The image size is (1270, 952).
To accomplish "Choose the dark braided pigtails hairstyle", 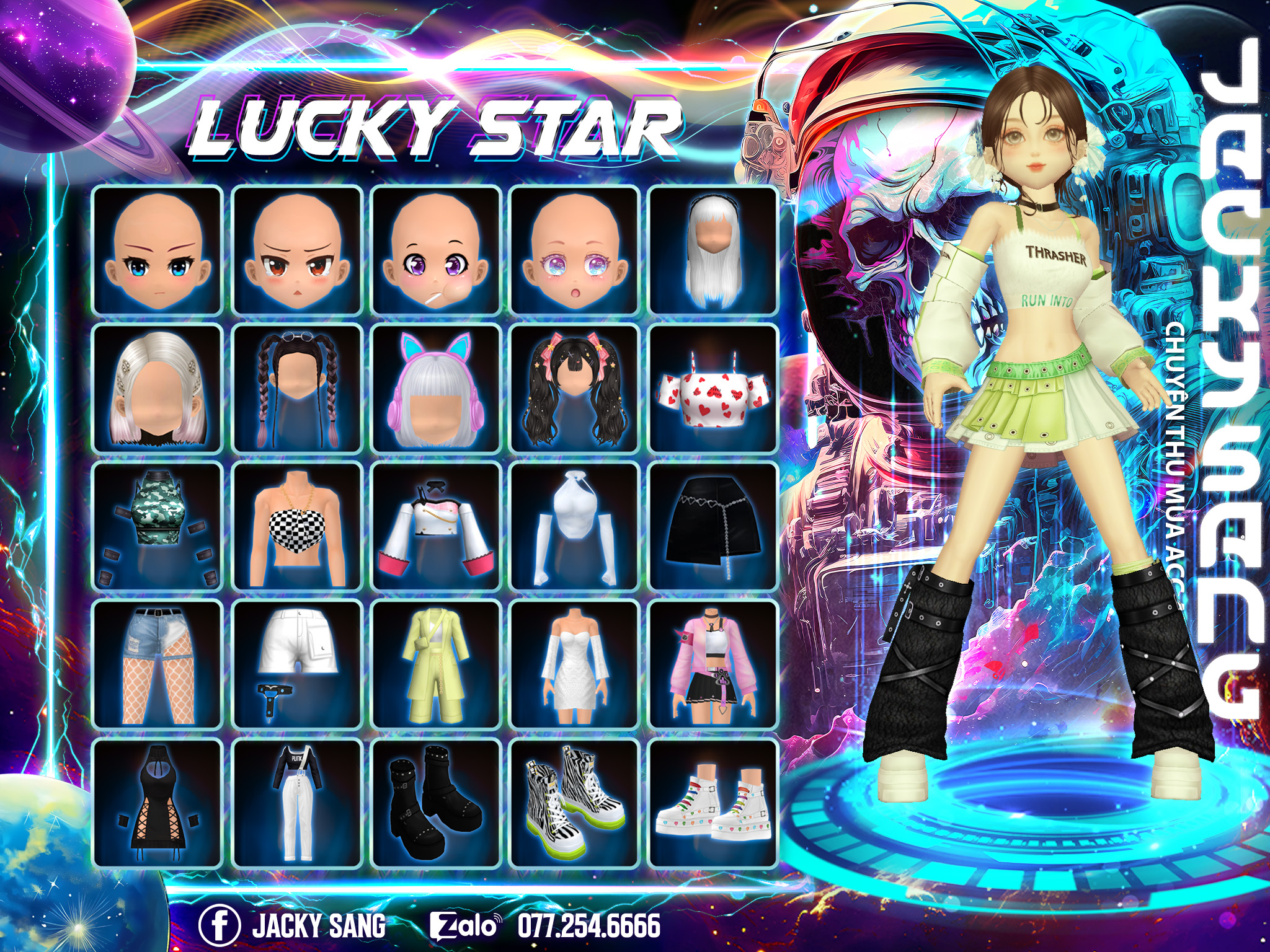I will tap(297, 389).
